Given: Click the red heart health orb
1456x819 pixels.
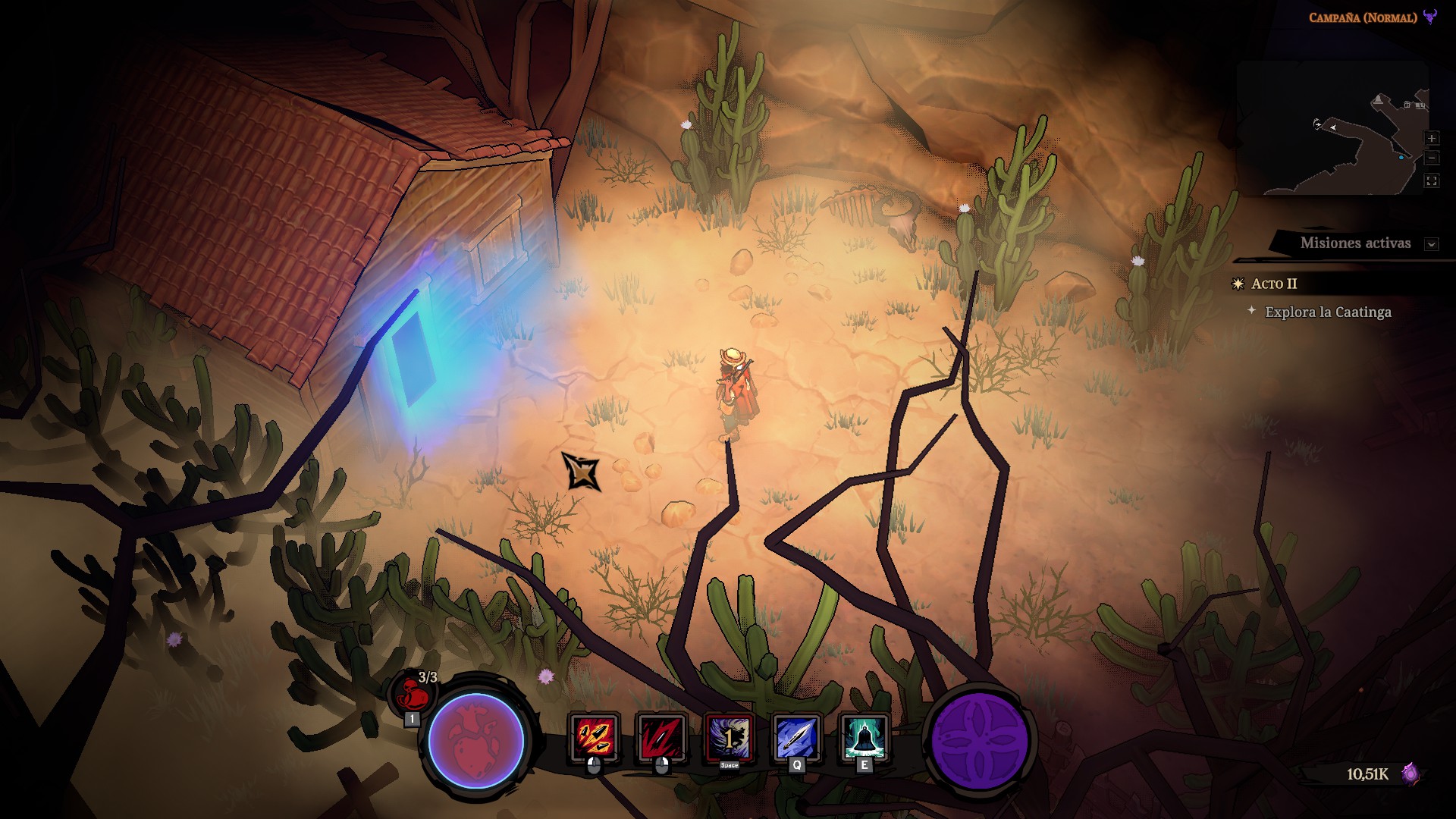Looking at the screenshot, I should (x=476, y=741).
